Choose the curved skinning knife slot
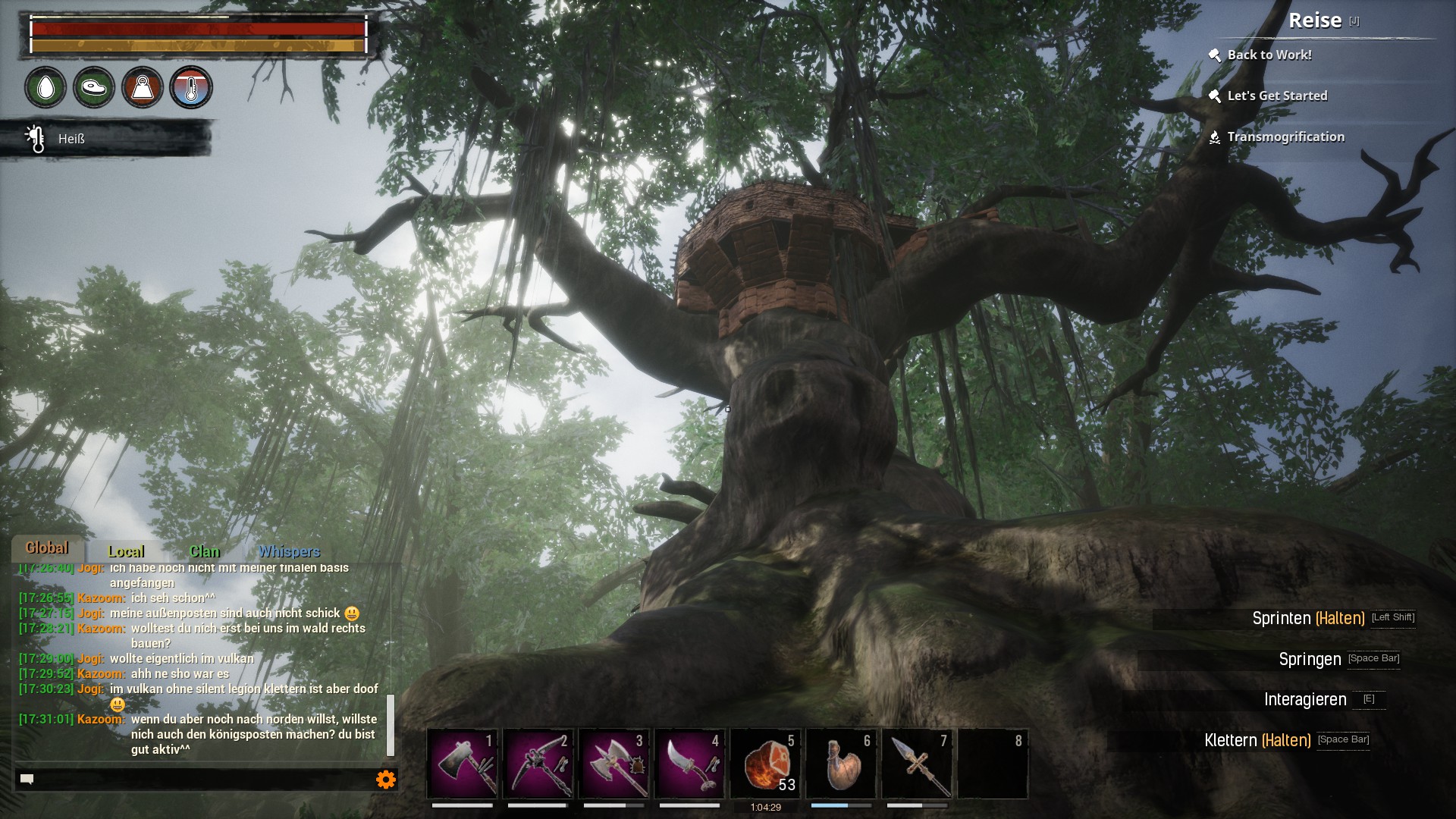 pyautogui.click(x=690, y=763)
